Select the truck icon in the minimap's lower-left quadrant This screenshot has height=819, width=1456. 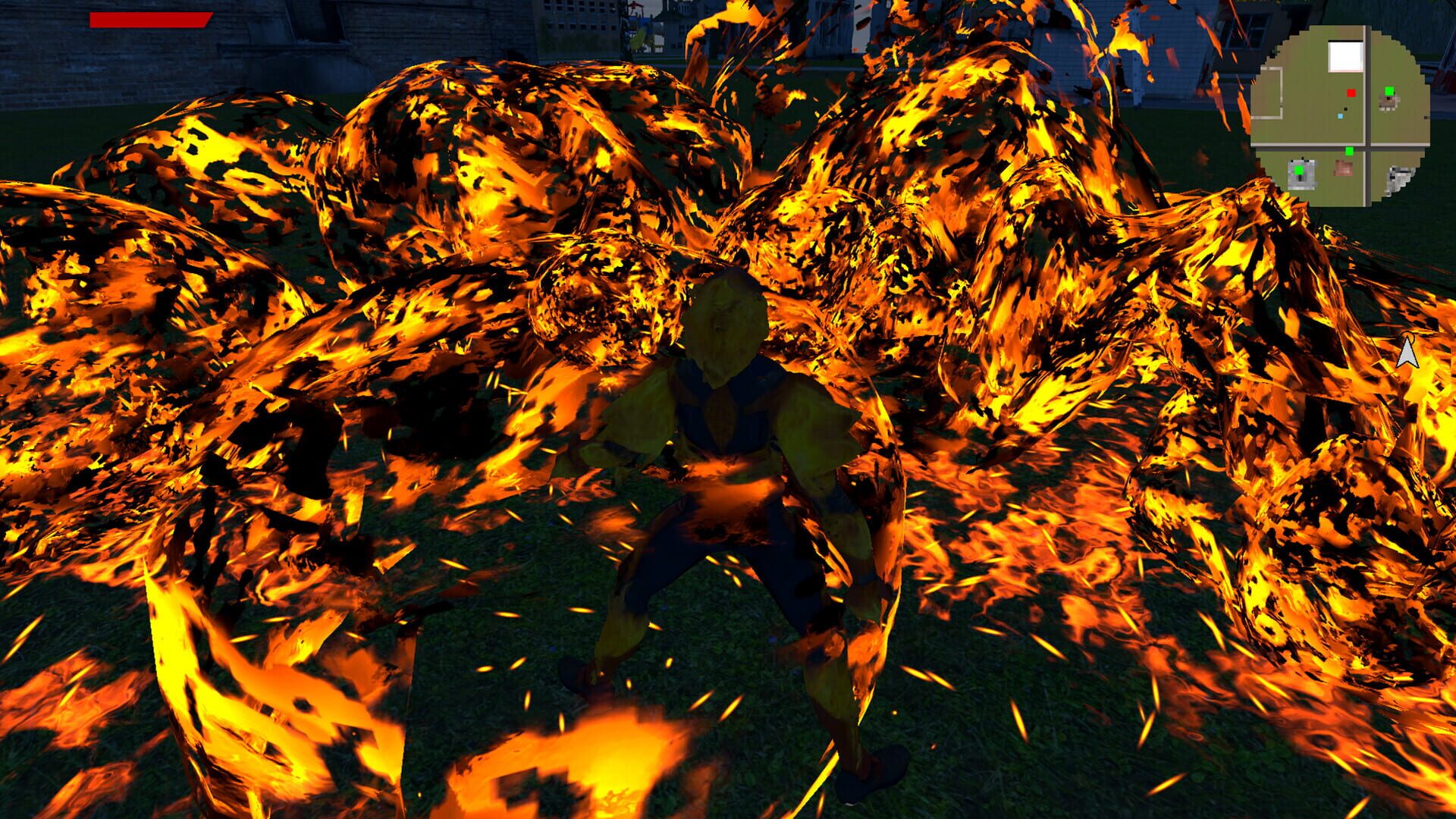click(x=1301, y=175)
